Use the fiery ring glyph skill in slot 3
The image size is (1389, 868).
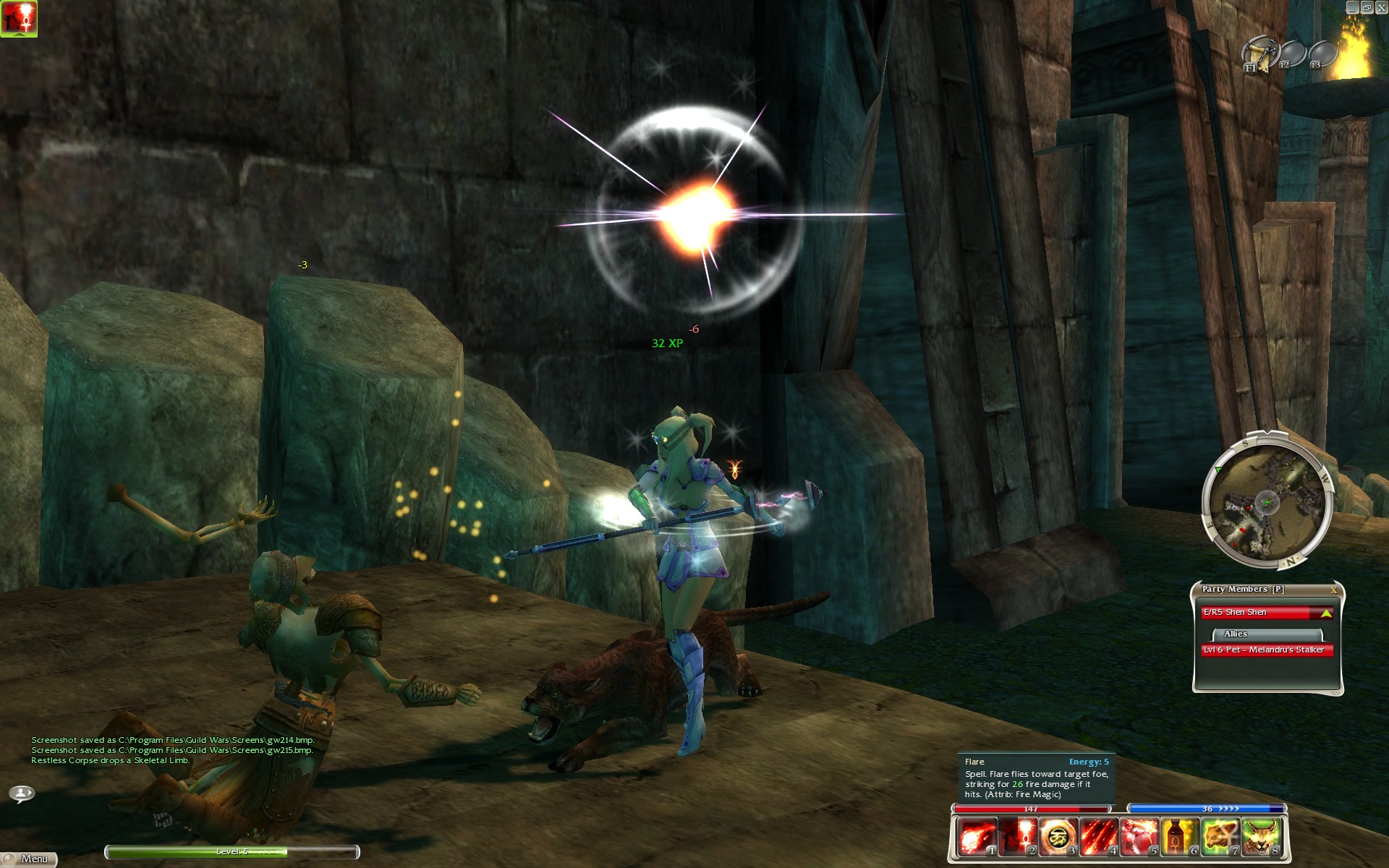(x=1058, y=838)
